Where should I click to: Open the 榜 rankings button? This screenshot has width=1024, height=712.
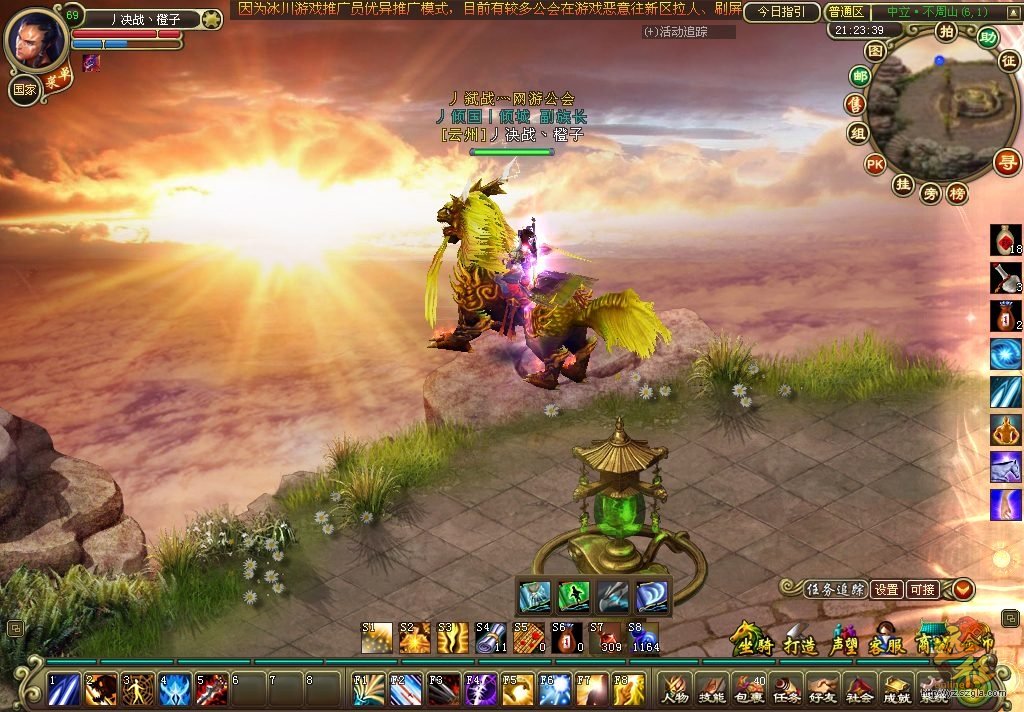[957, 193]
